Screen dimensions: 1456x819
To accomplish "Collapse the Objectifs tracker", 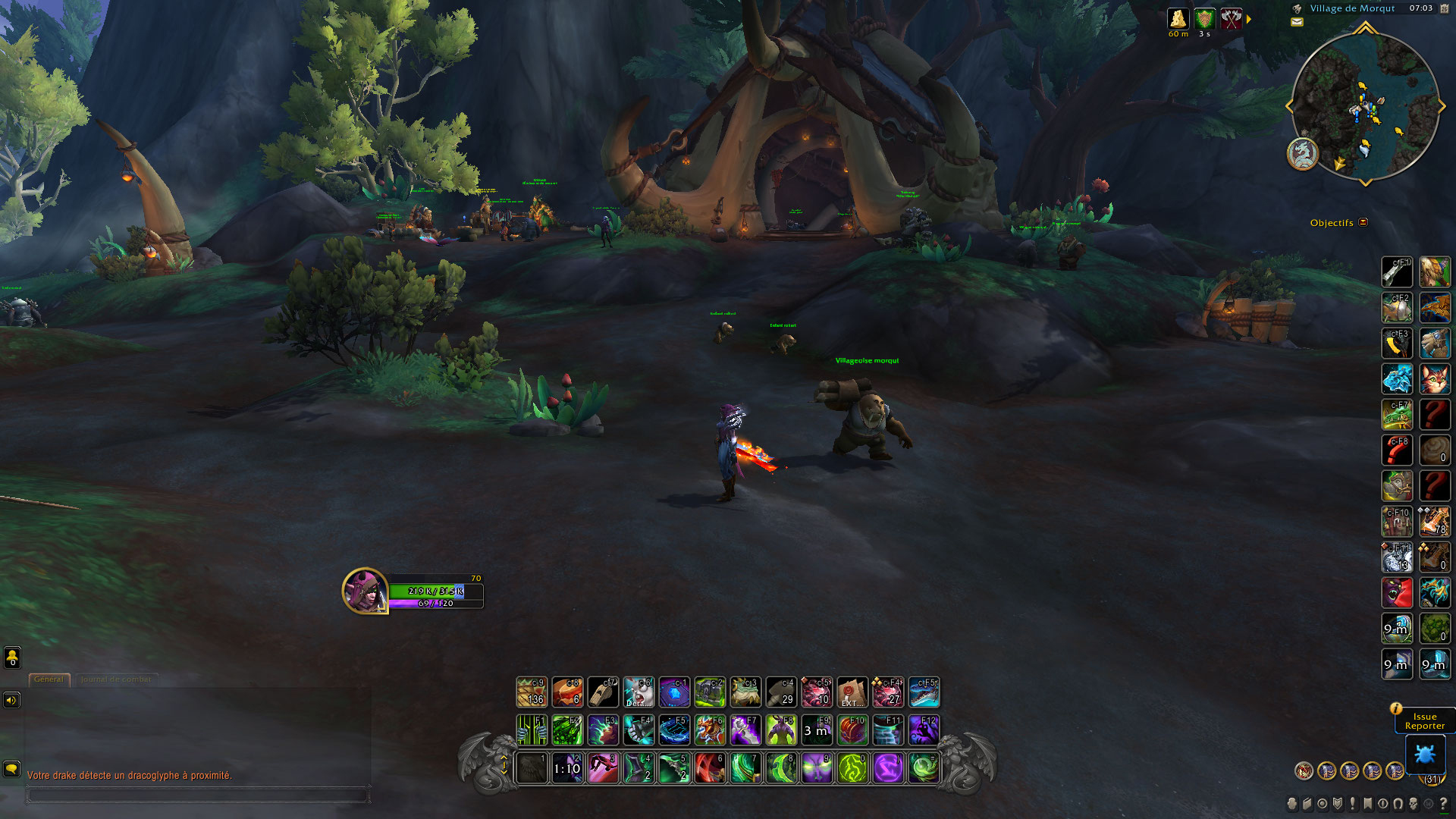I will [1363, 222].
